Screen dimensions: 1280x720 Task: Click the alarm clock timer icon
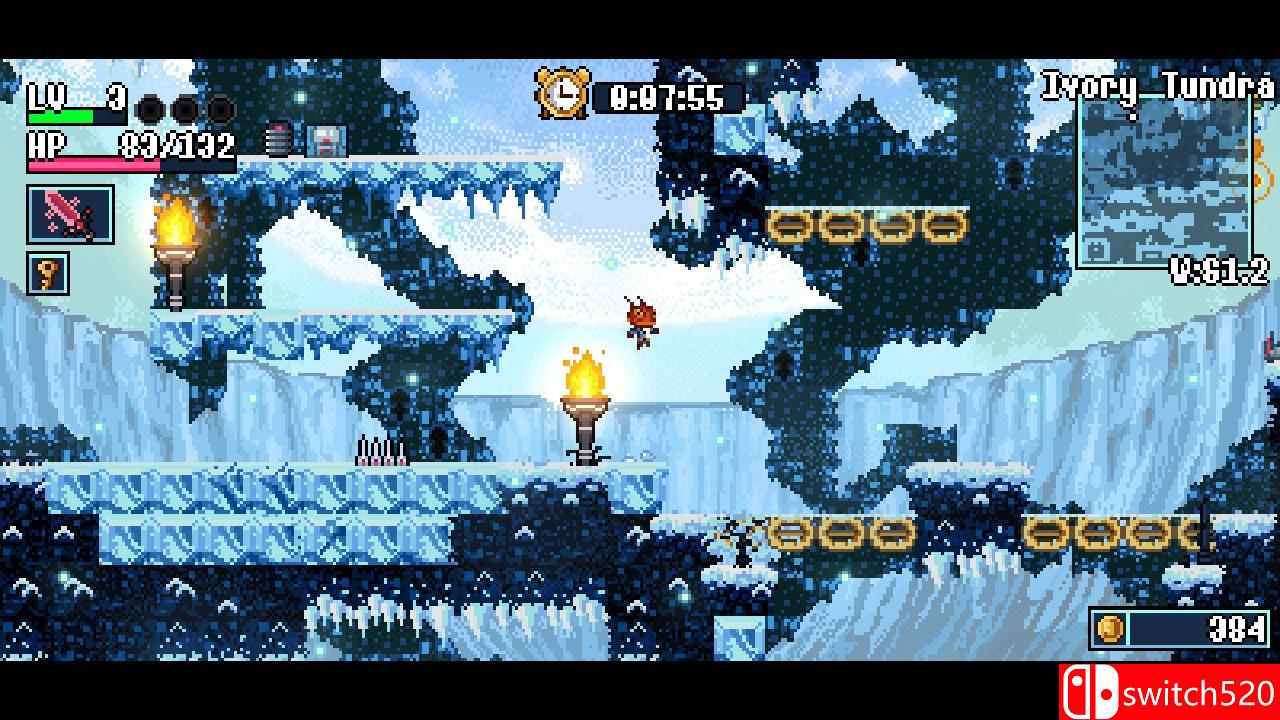pos(563,92)
